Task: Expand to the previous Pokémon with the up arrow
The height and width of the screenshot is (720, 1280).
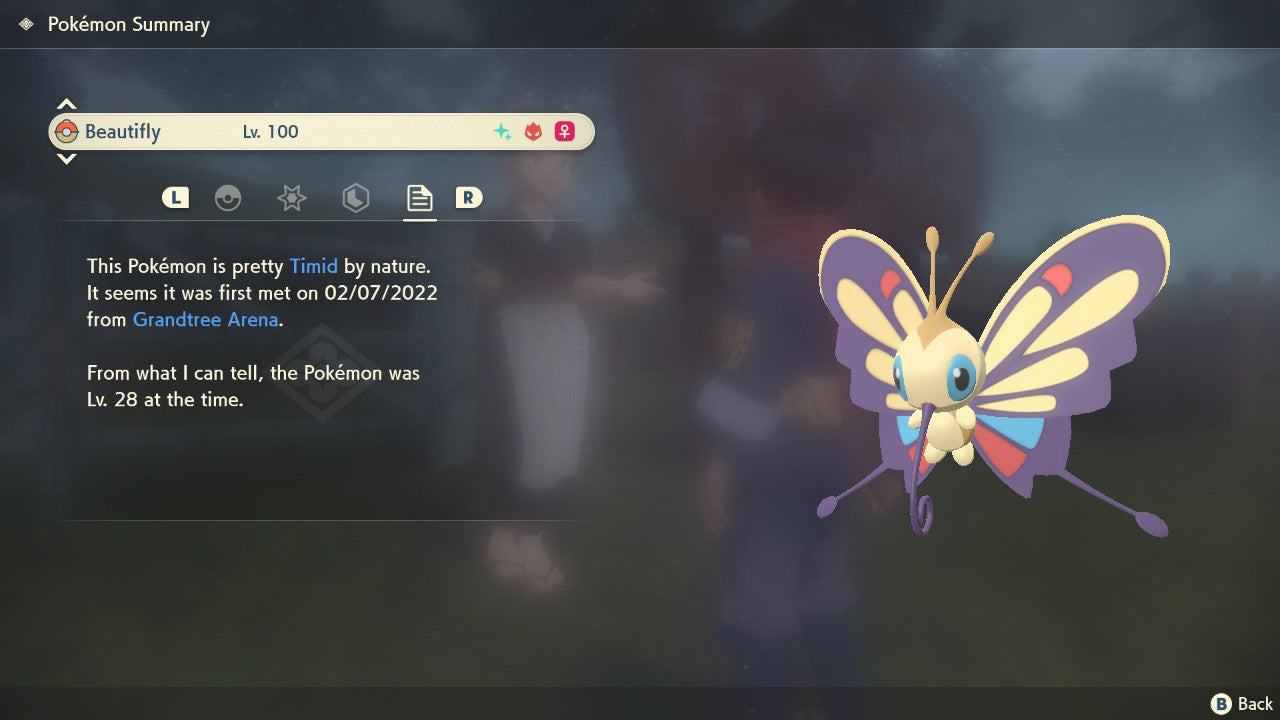Action: [x=66, y=102]
